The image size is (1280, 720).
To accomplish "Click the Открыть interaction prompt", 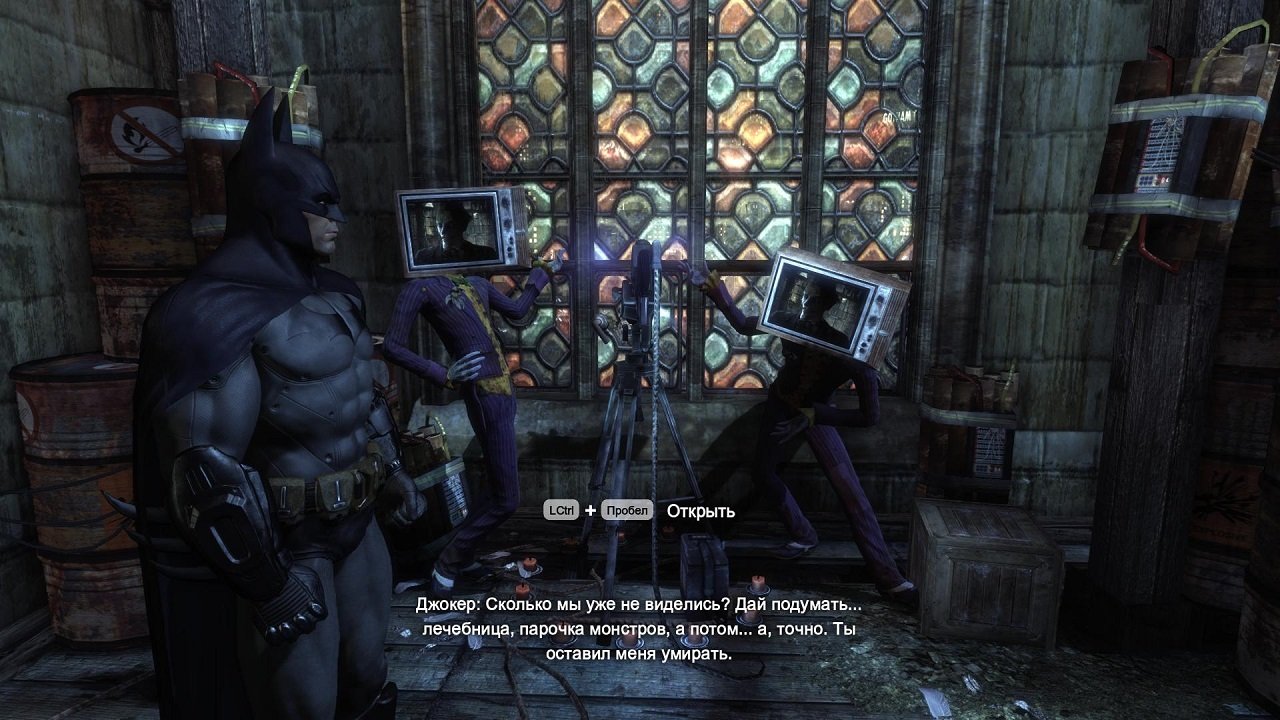I will click(700, 512).
